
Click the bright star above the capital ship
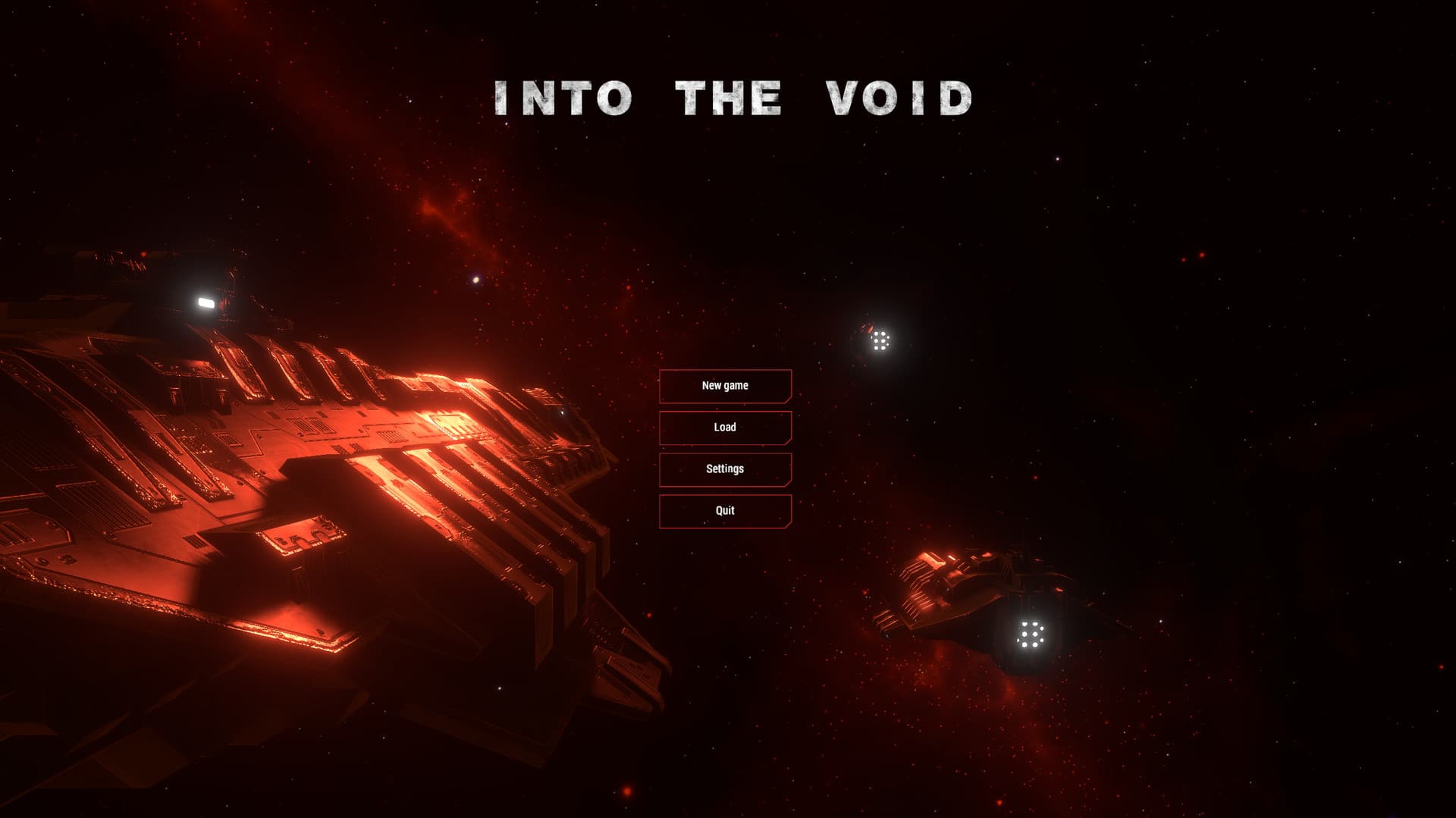click(475, 280)
